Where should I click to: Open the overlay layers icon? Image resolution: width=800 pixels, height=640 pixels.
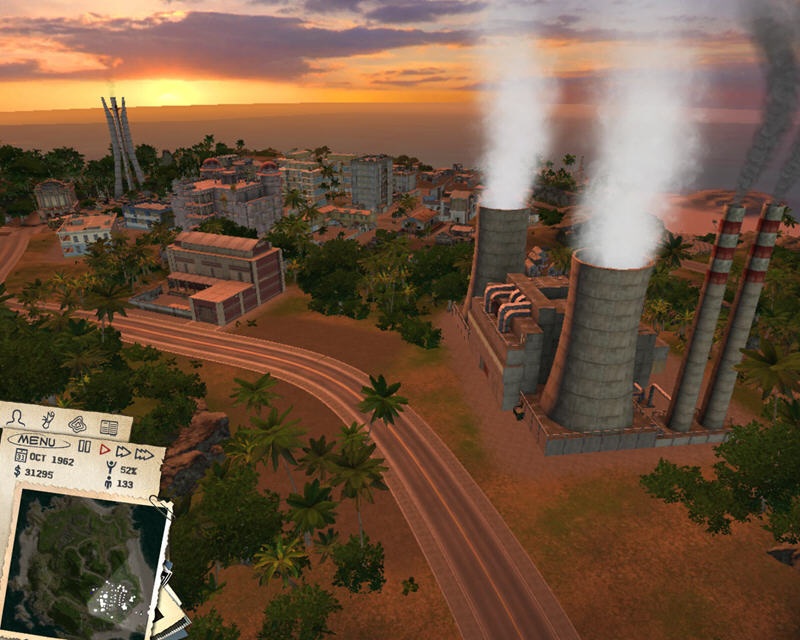[77, 423]
